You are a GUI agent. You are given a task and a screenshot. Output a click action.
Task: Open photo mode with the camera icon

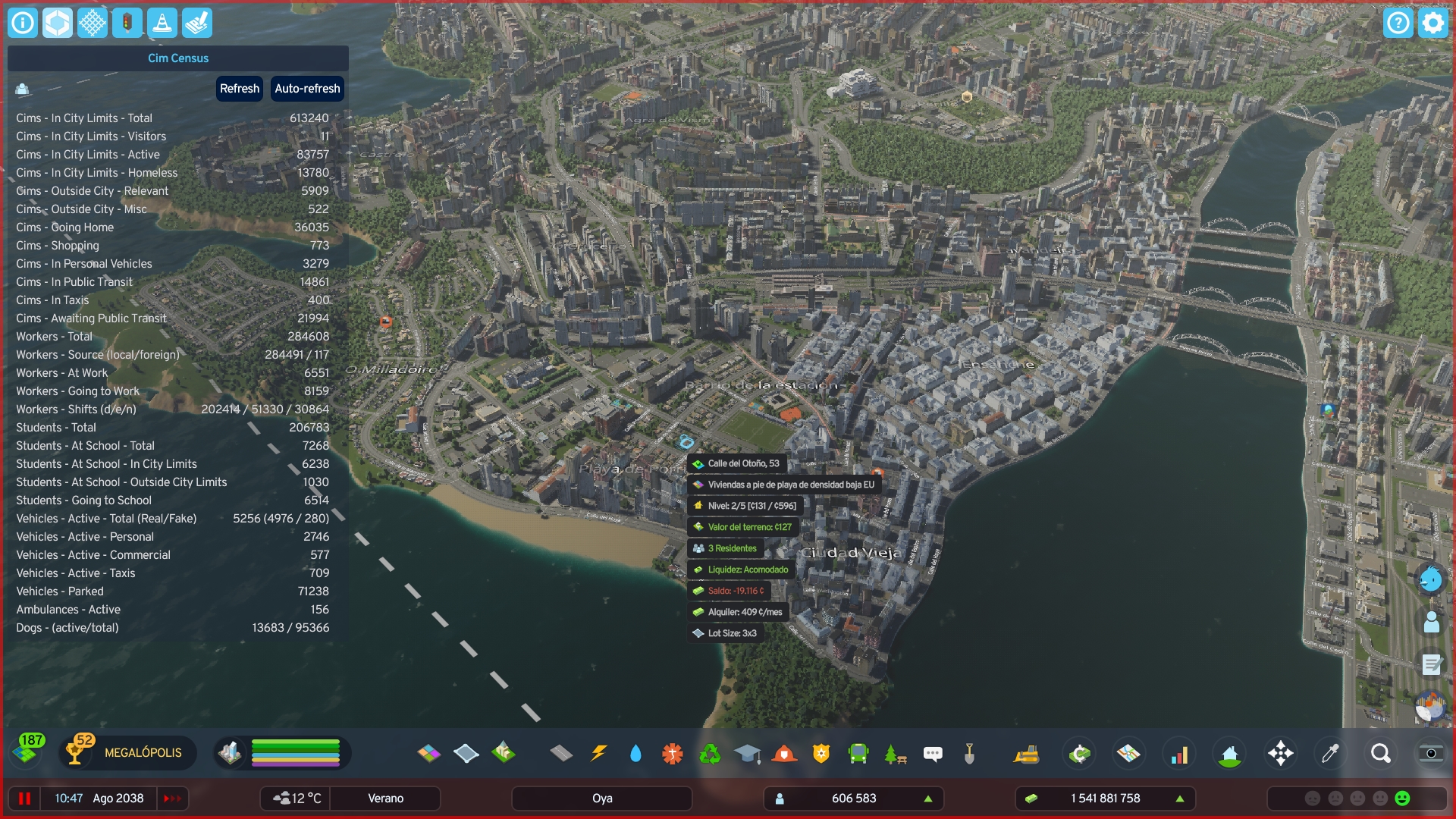1431,753
